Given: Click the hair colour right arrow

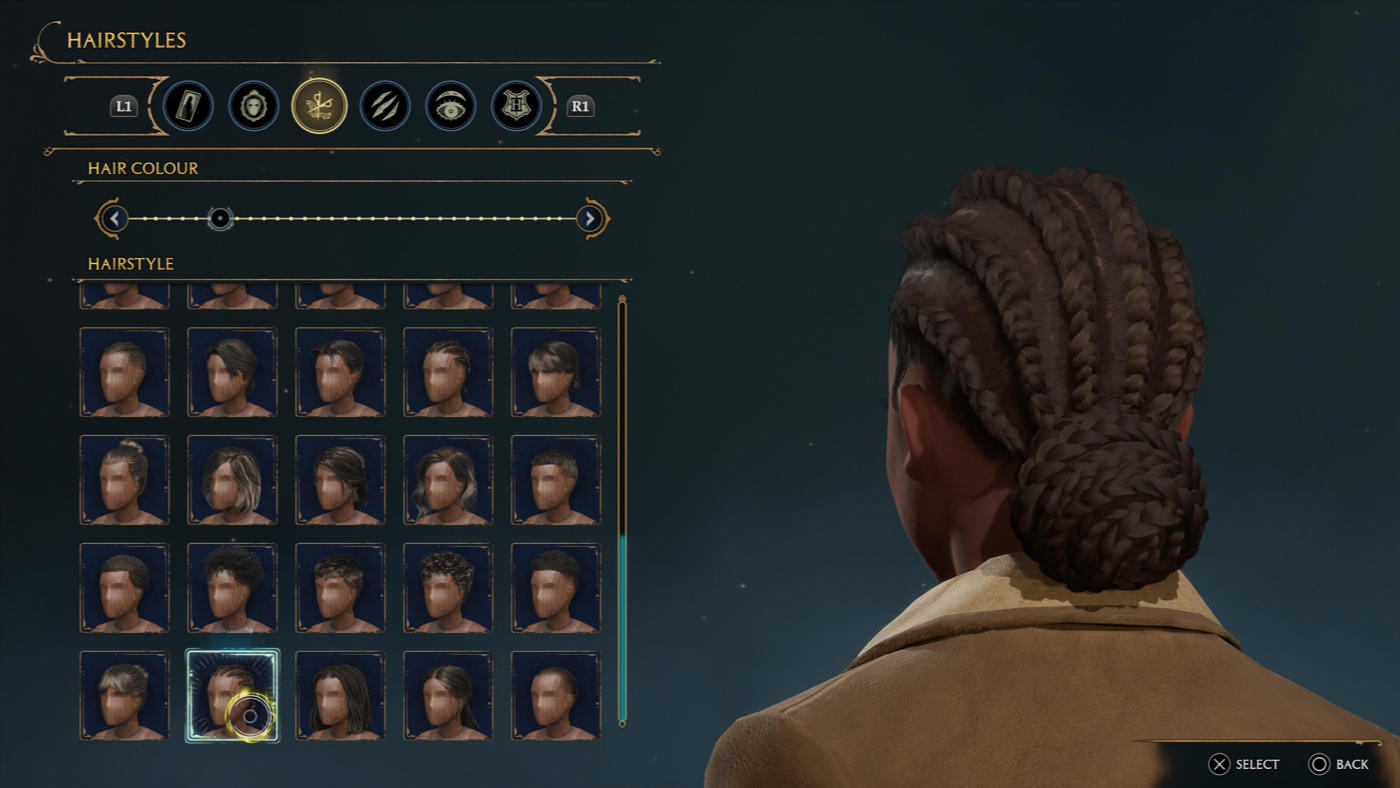Looking at the screenshot, I should pyautogui.click(x=590, y=218).
